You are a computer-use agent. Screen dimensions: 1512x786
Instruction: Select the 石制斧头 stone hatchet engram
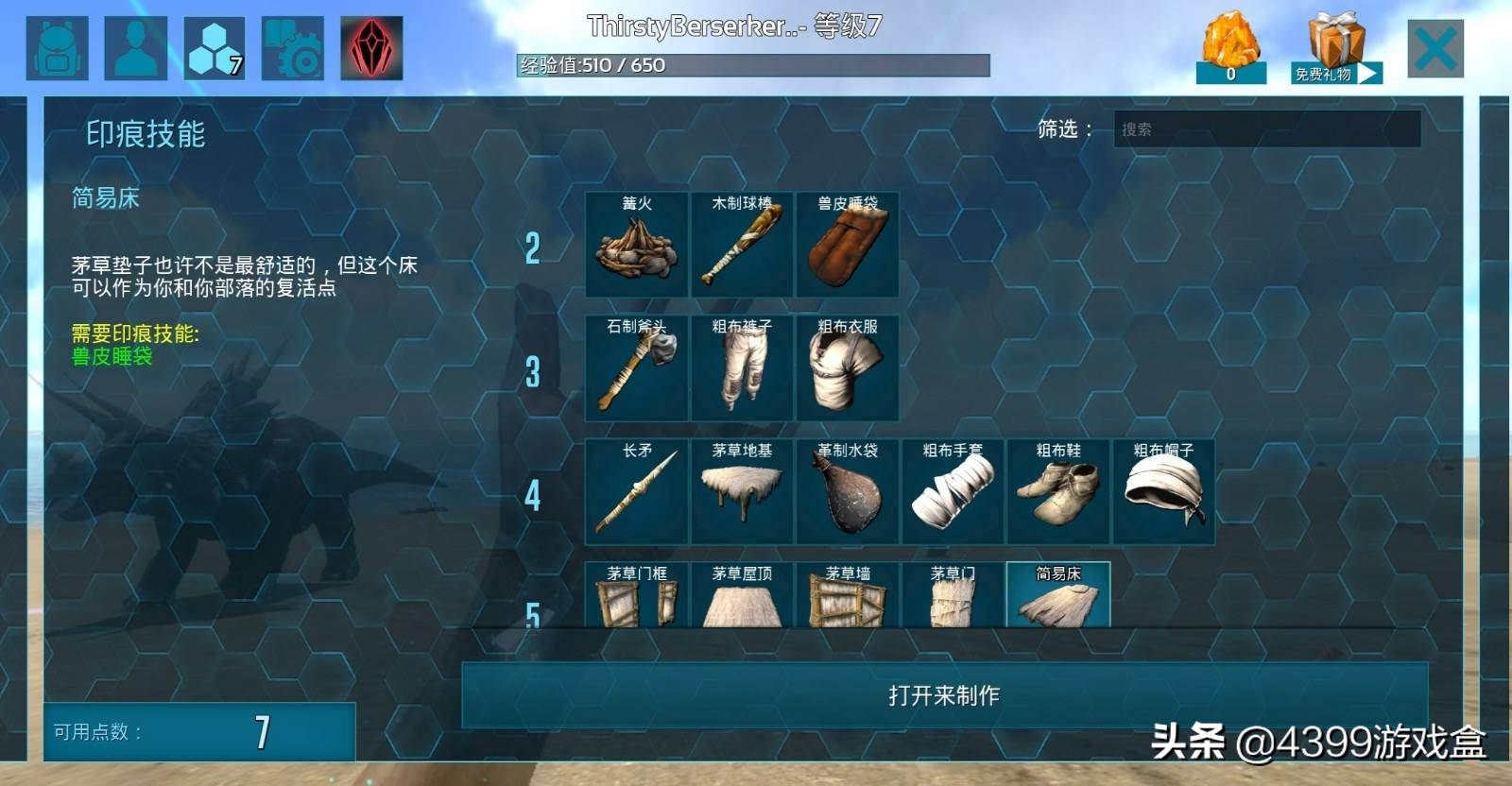pyautogui.click(x=636, y=368)
